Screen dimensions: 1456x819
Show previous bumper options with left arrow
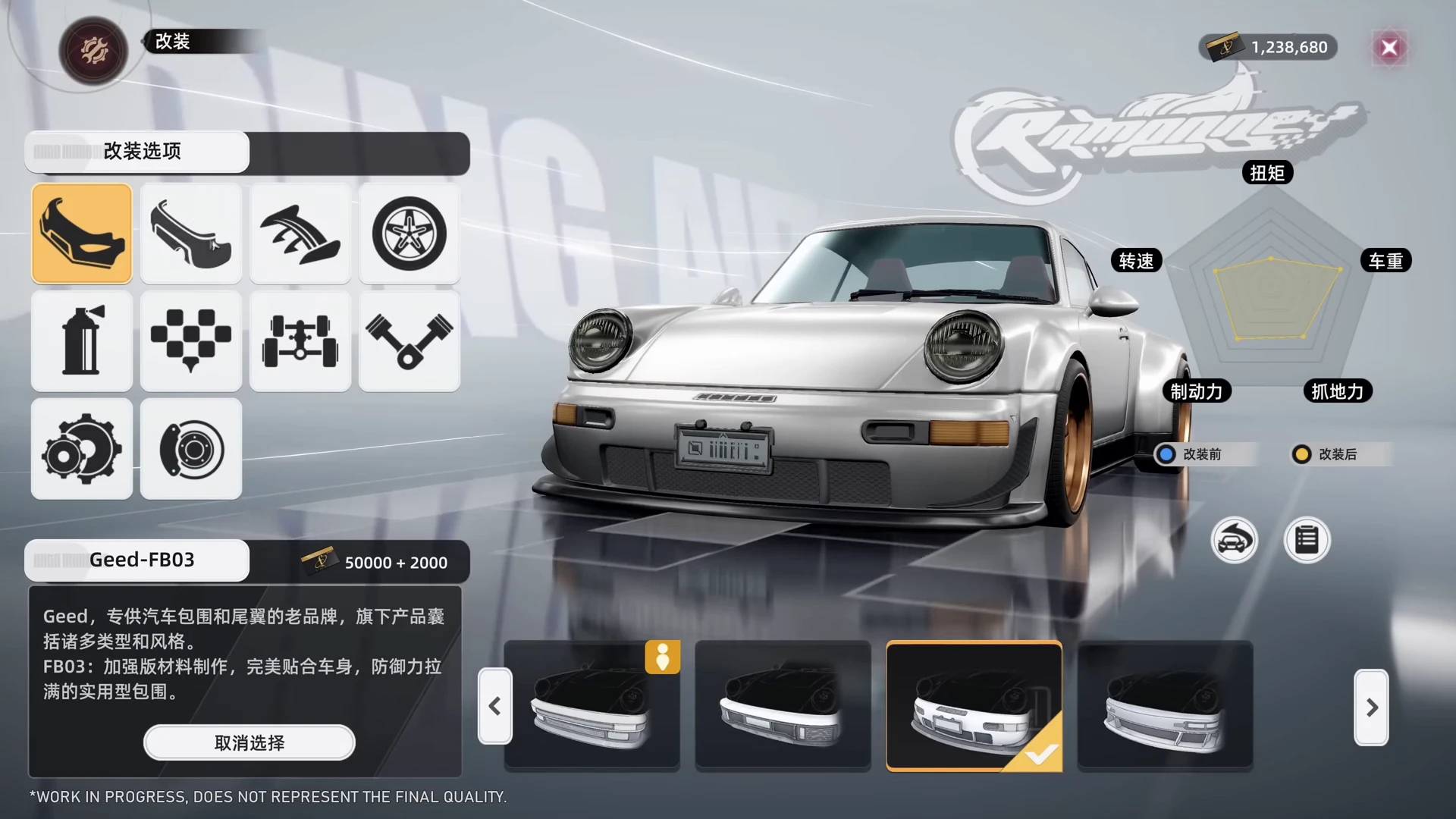[x=495, y=707]
